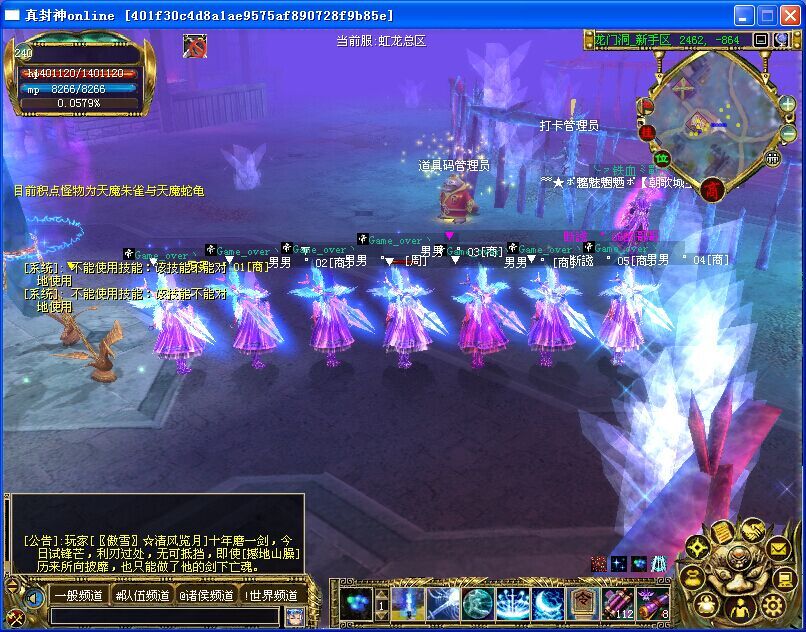Open the mail envelope button
The image size is (806, 632).
[778, 548]
